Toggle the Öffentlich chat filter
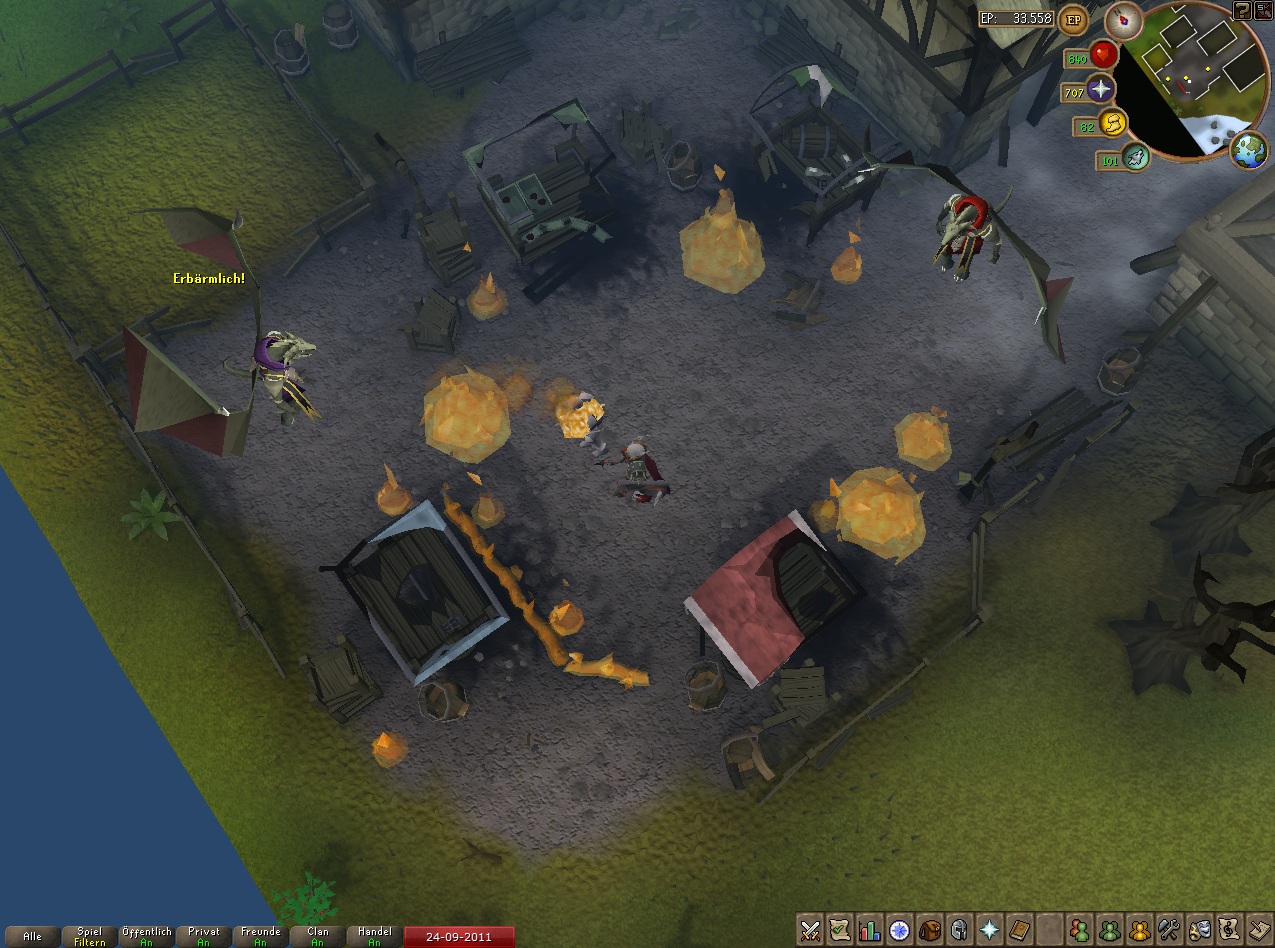This screenshot has height=948, width=1275. [x=146, y=937]
